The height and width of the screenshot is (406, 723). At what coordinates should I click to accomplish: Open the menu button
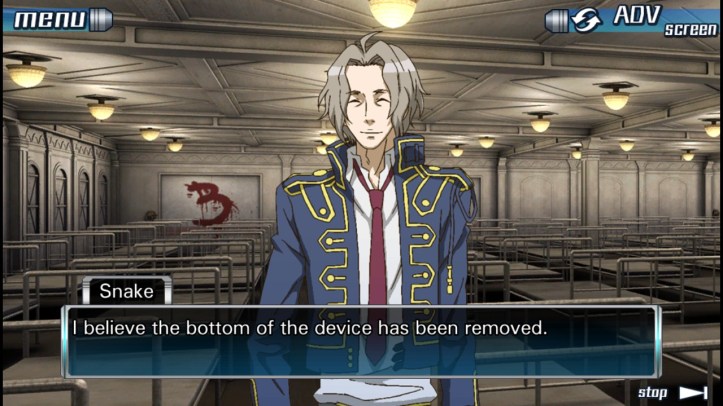pyautogui.click(x=54, y=18)
